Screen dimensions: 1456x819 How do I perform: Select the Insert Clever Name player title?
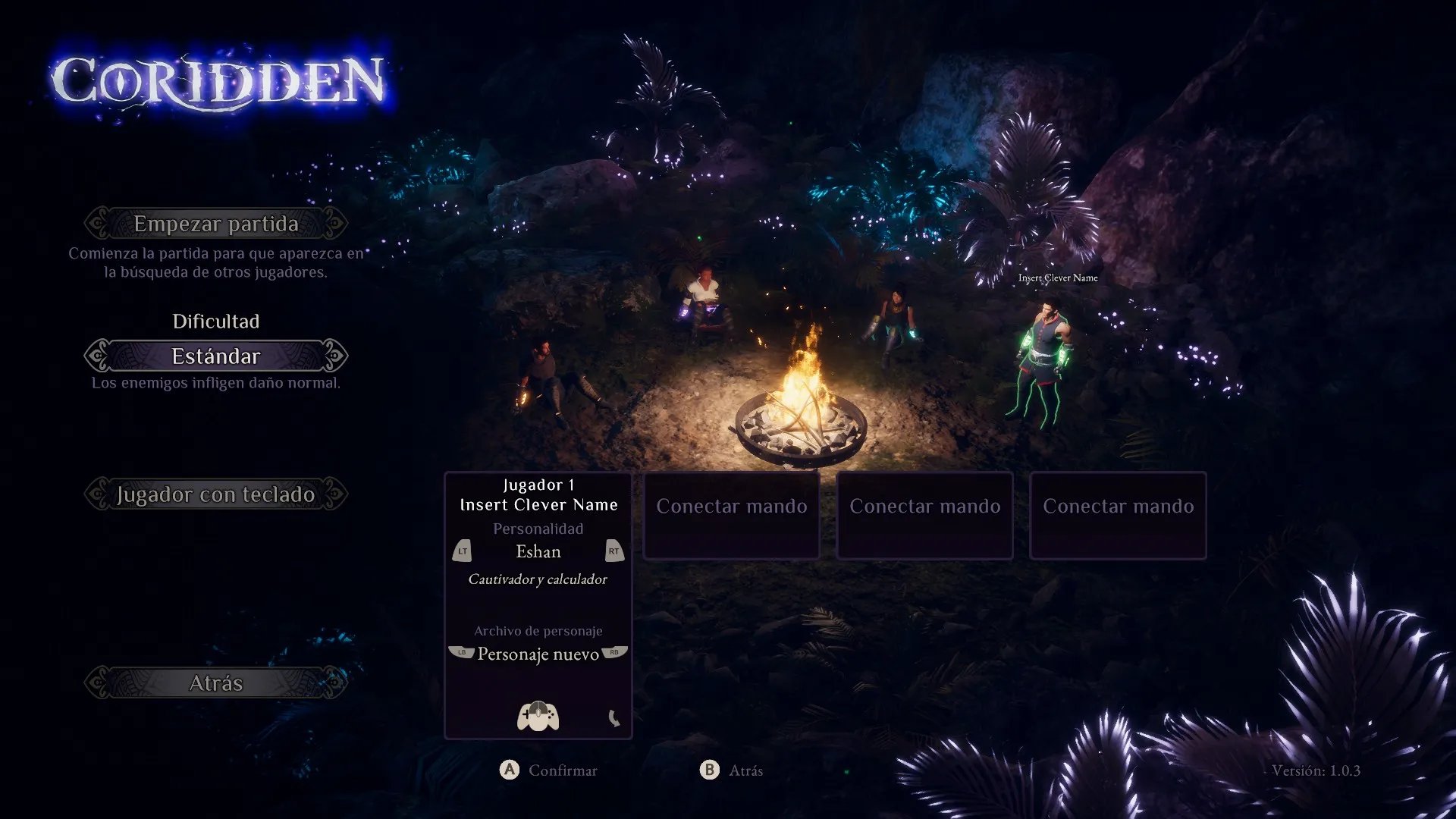tap(538, 505)
